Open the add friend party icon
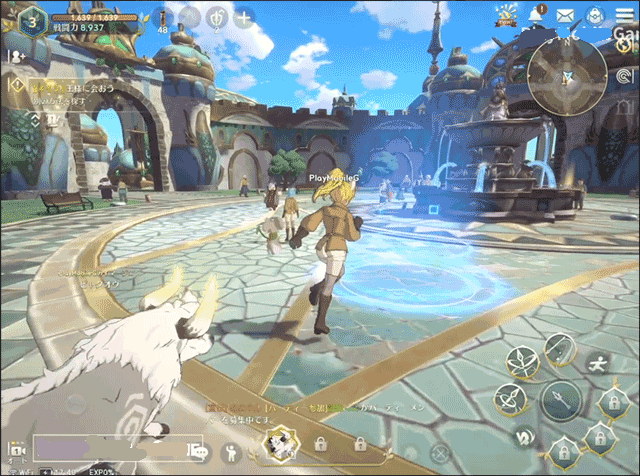The width and height of the screenshot is (640, 476). [x=17, y=56]
